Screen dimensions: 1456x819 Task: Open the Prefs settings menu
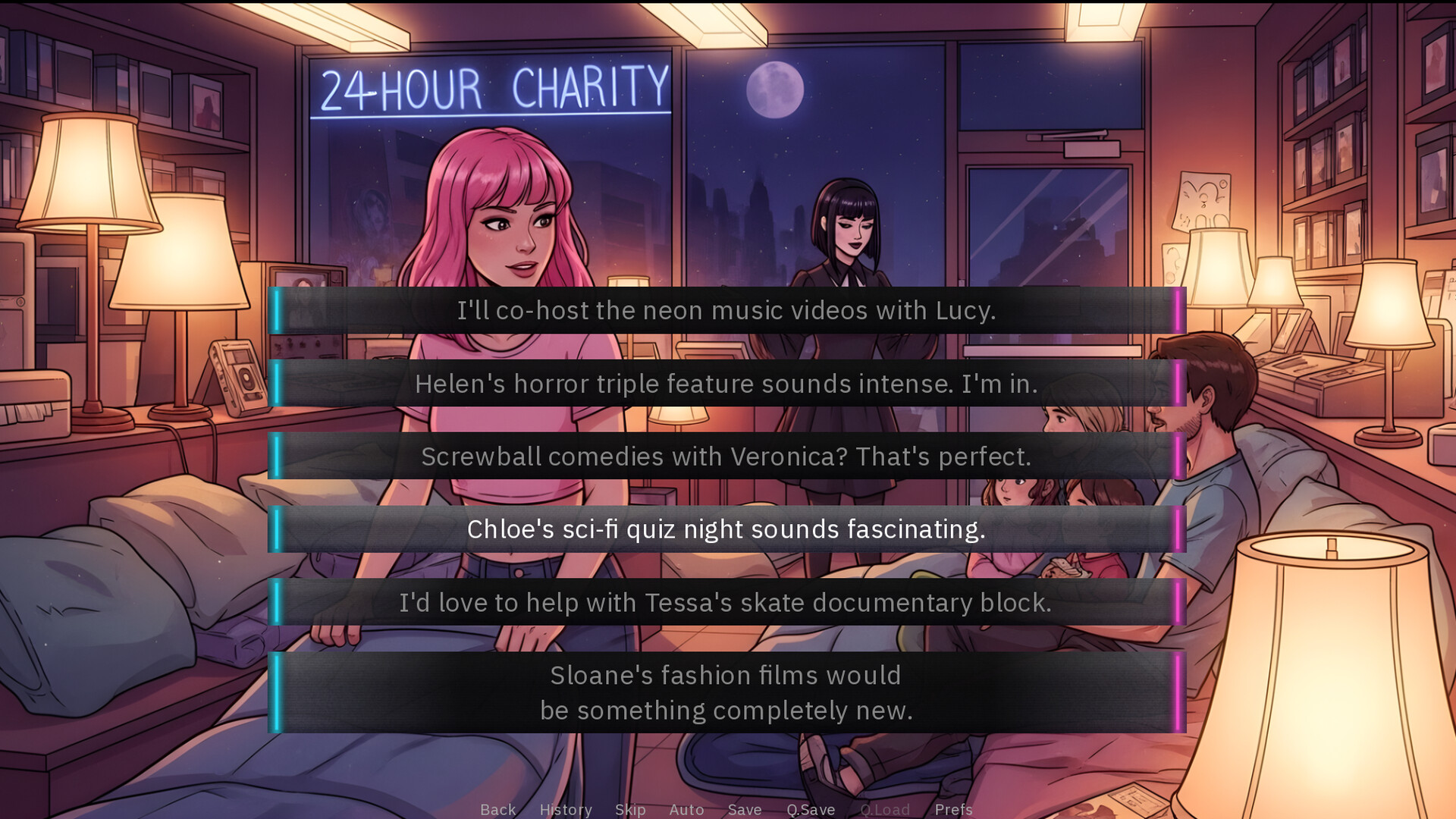(952, 809)
